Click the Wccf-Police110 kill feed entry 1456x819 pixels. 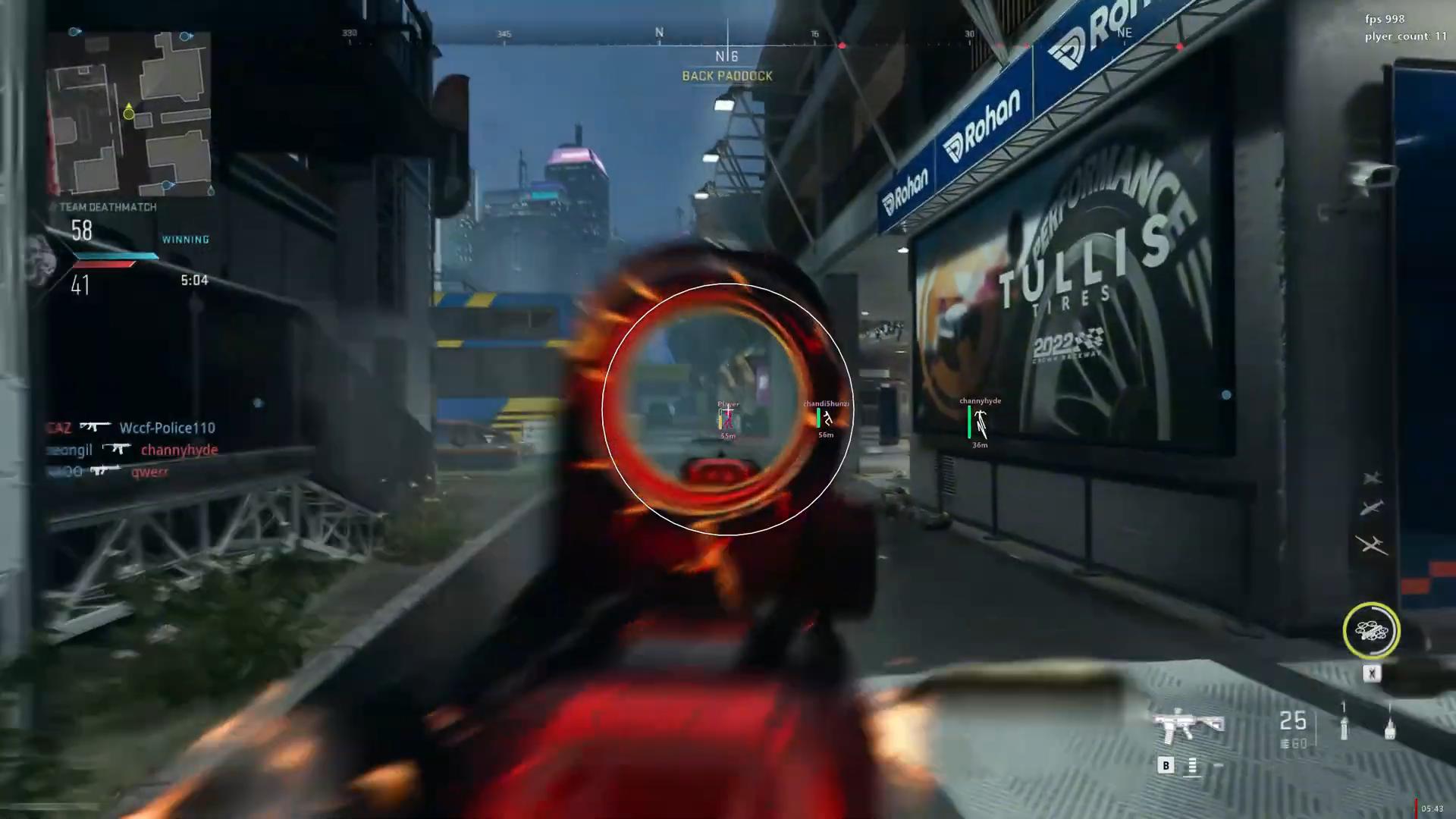(x=167, y=428)
